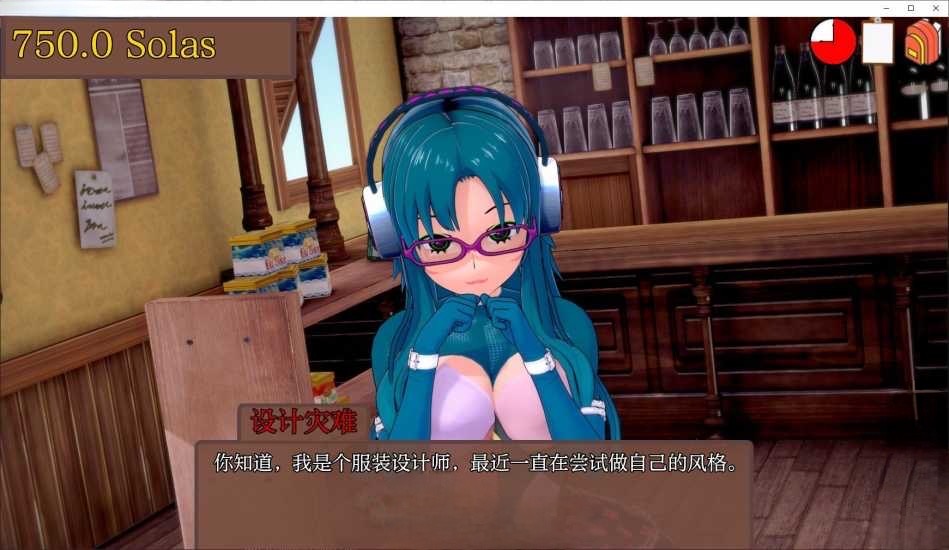Open the orange backpack inventory

[922, 42]
